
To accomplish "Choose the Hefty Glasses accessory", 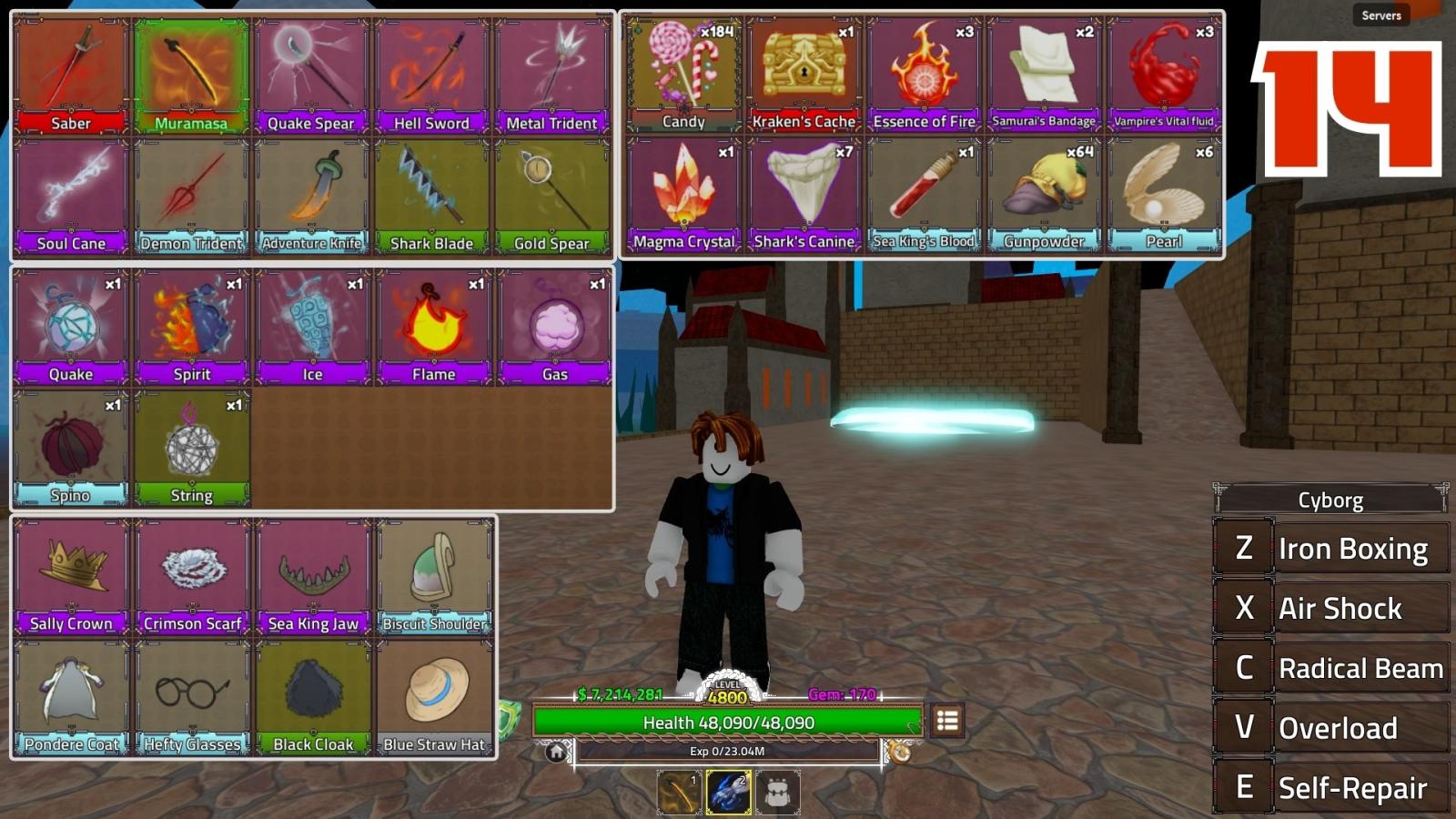I will [x=192, y=698].
